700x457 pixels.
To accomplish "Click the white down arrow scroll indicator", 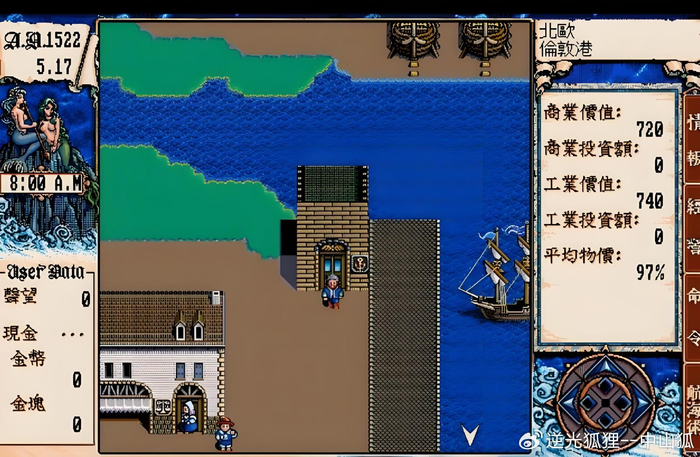I will (x=470, y=434).
